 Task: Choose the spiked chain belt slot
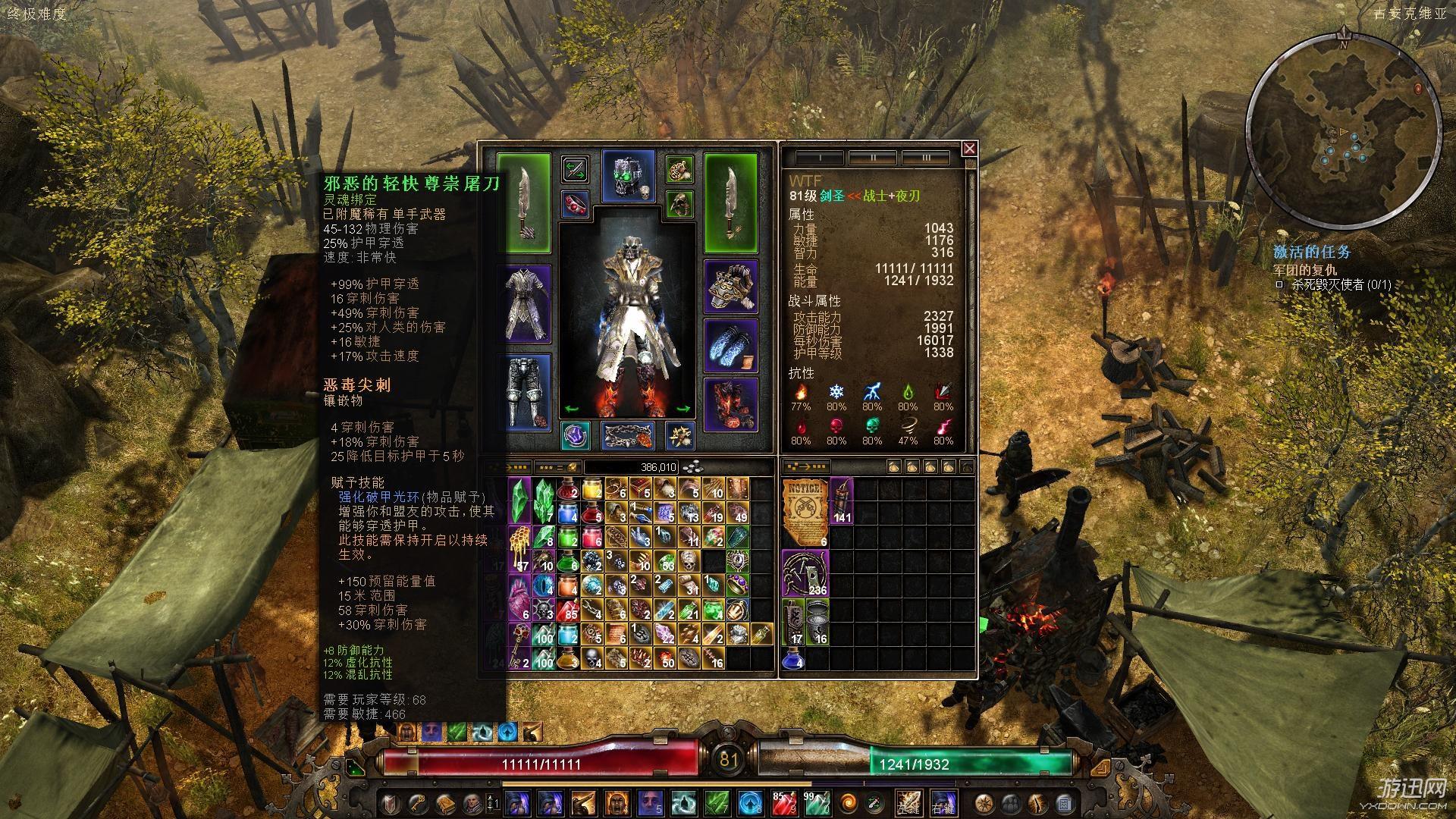[x=628, y=436]
